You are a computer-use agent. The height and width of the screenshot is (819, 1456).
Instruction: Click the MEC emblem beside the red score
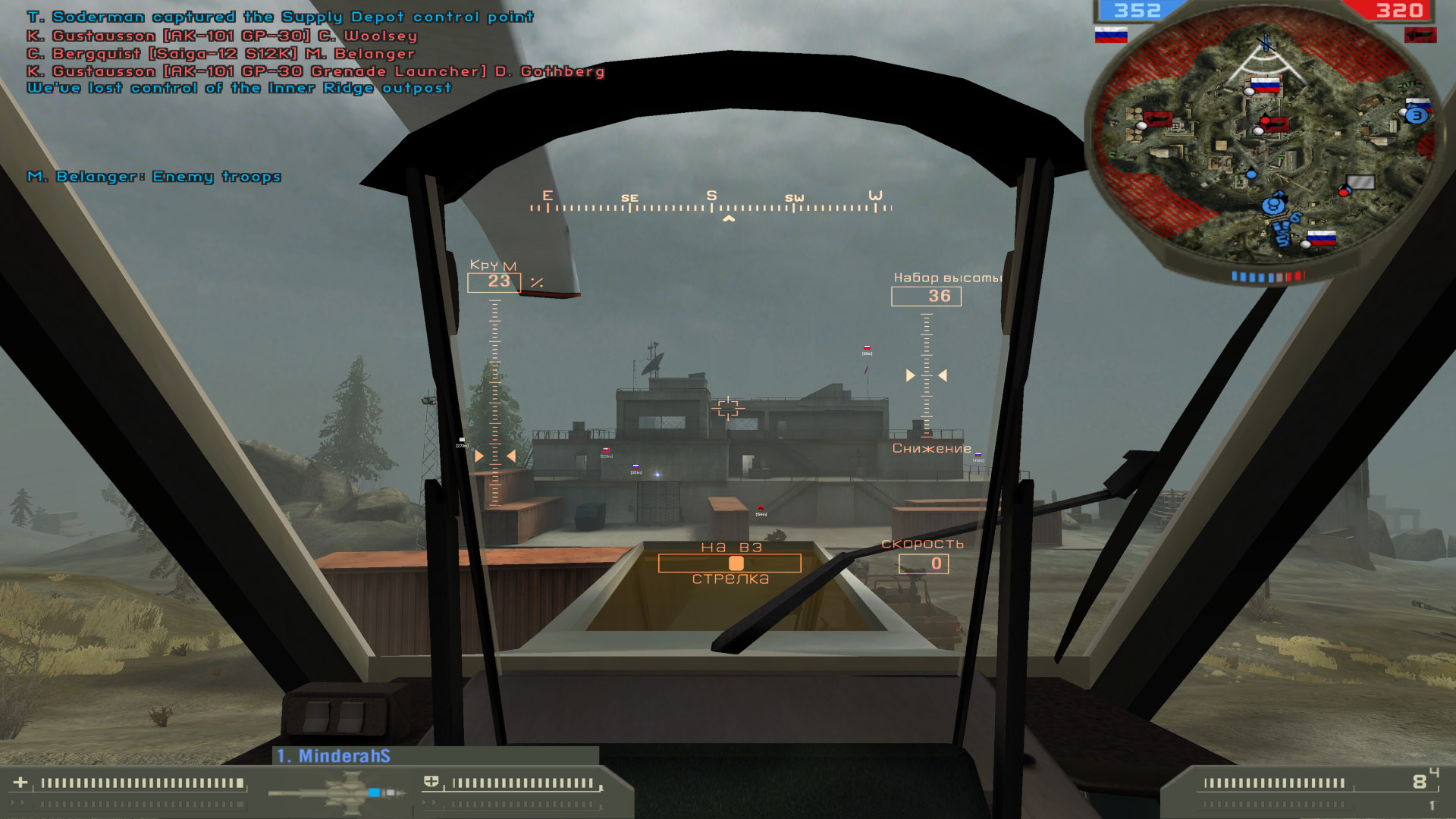tap(1423, 35)
